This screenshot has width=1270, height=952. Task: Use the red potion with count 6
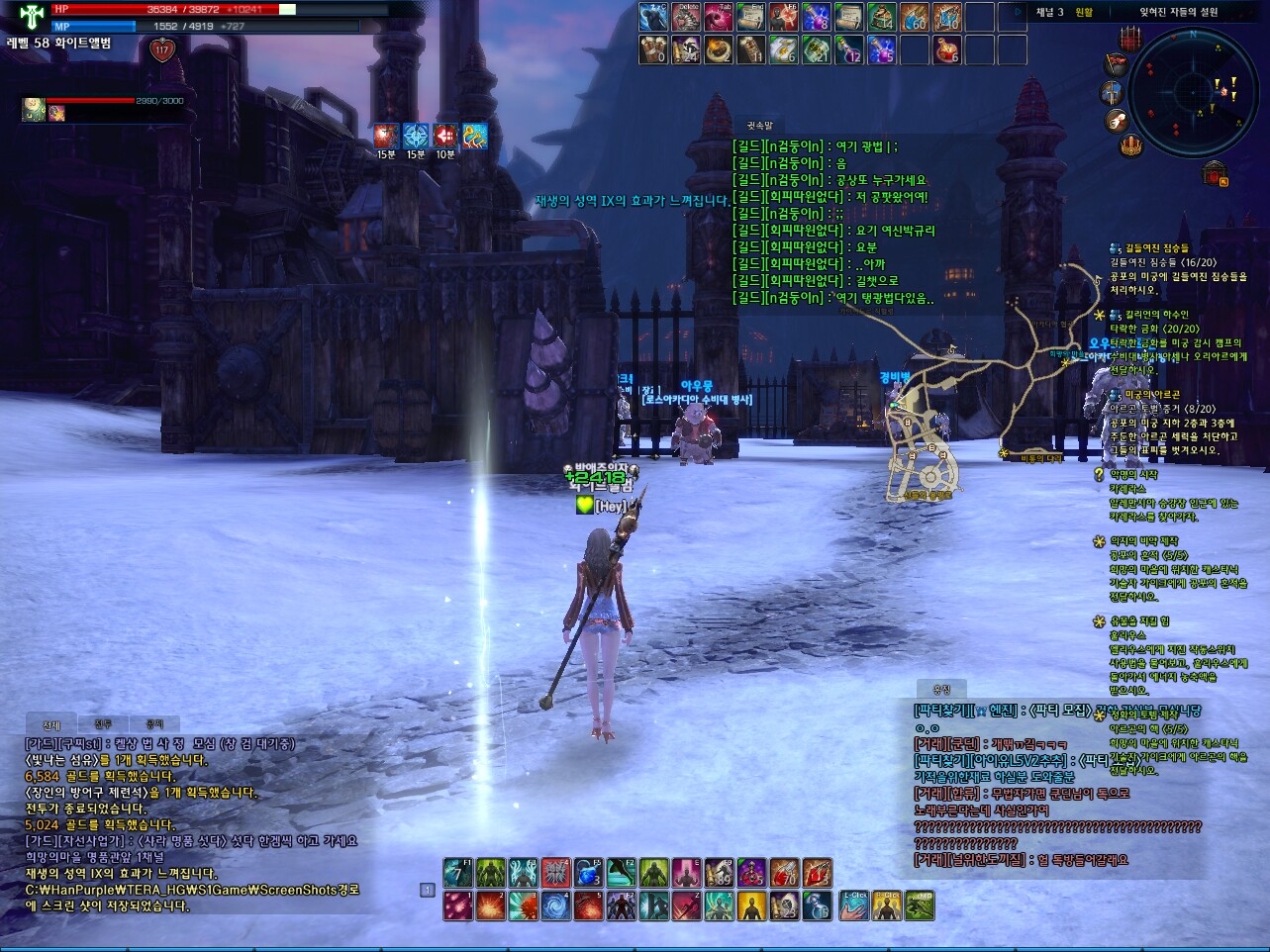click(947, 49)
